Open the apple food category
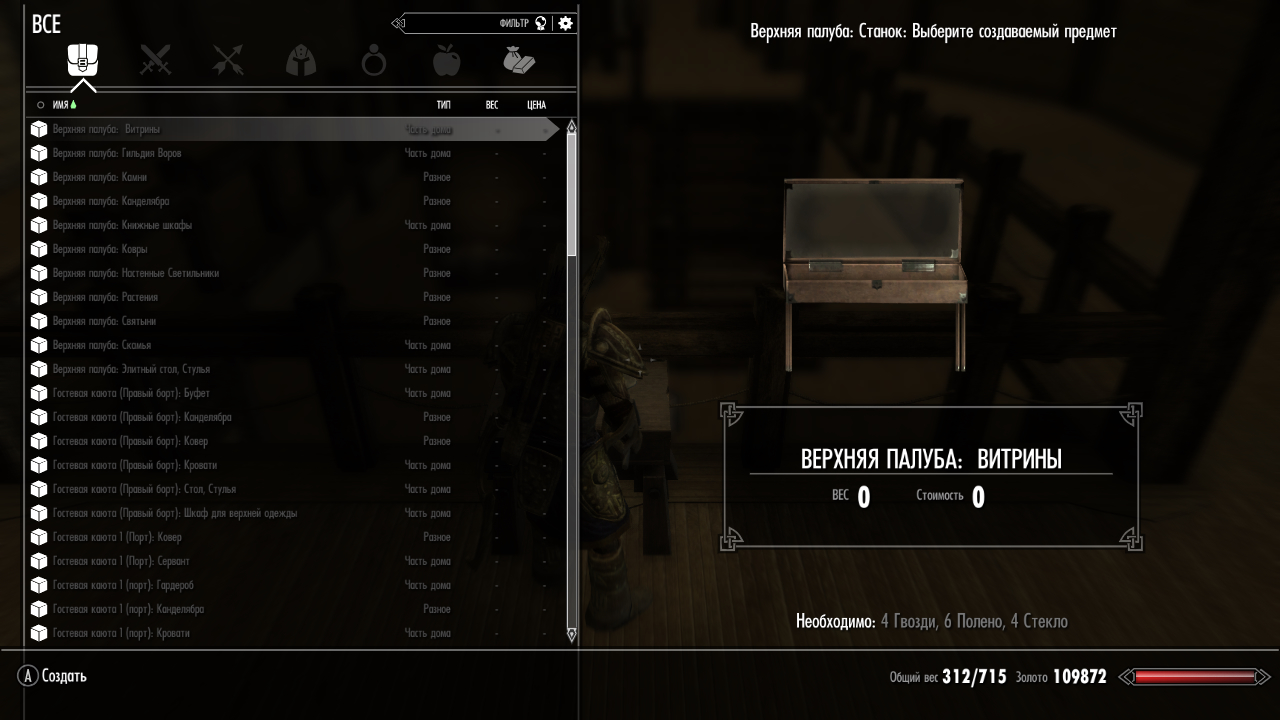This screenshot has width=1280, height=720. pos(446,61)
